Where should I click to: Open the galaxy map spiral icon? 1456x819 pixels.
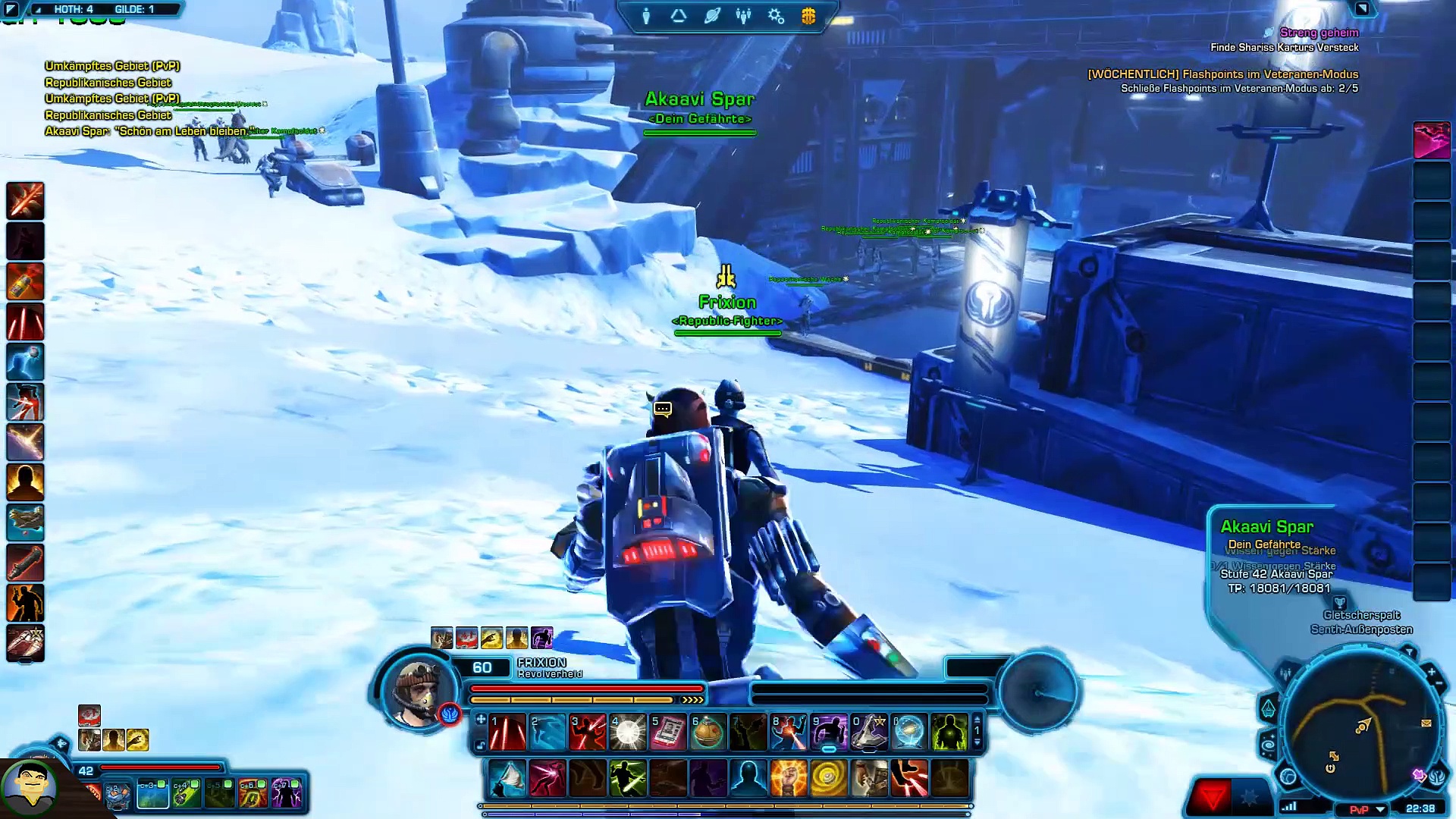[x=1269, y=745]
